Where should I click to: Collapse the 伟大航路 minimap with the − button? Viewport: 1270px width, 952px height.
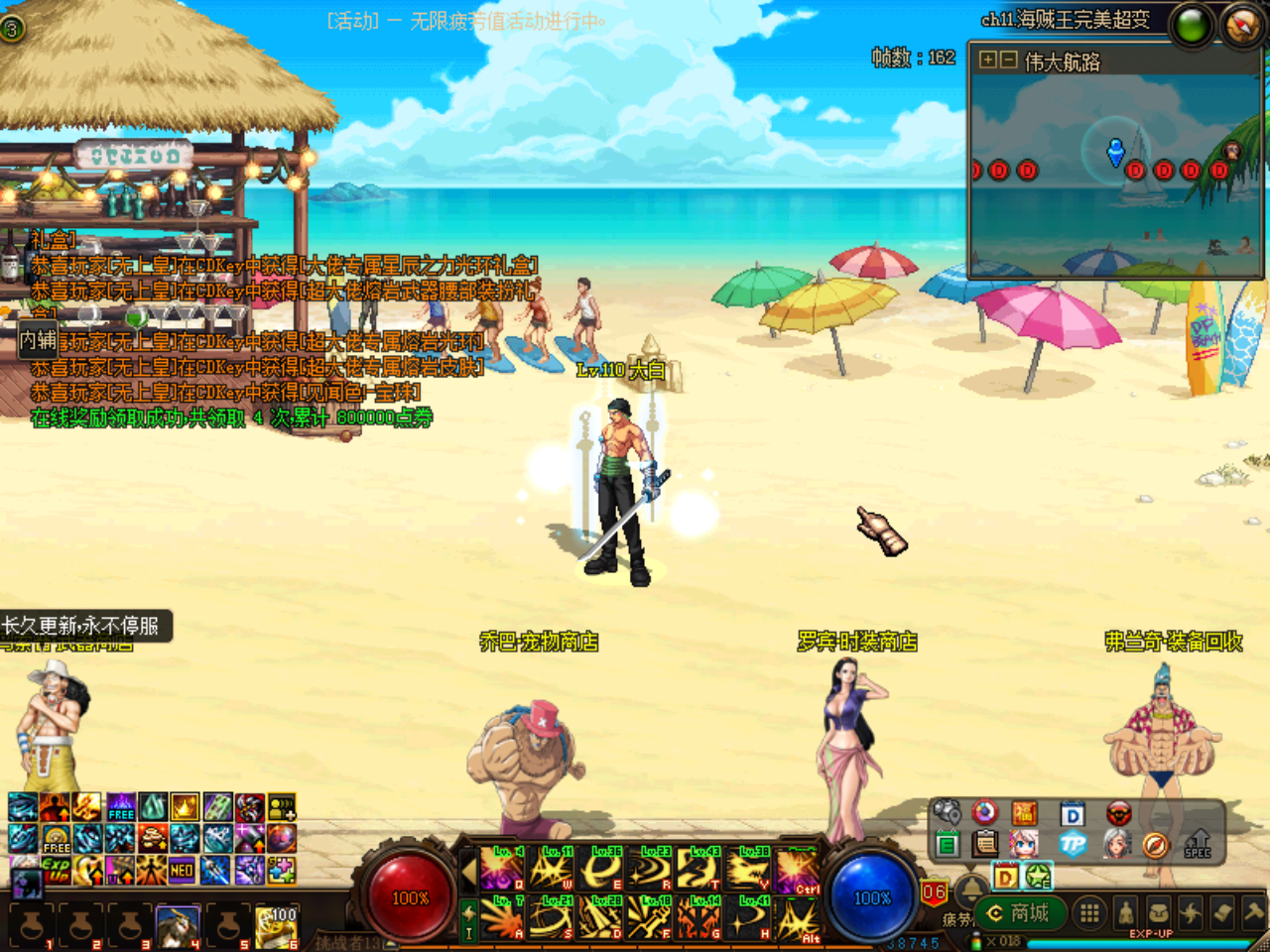click(x=1009, y=59)
